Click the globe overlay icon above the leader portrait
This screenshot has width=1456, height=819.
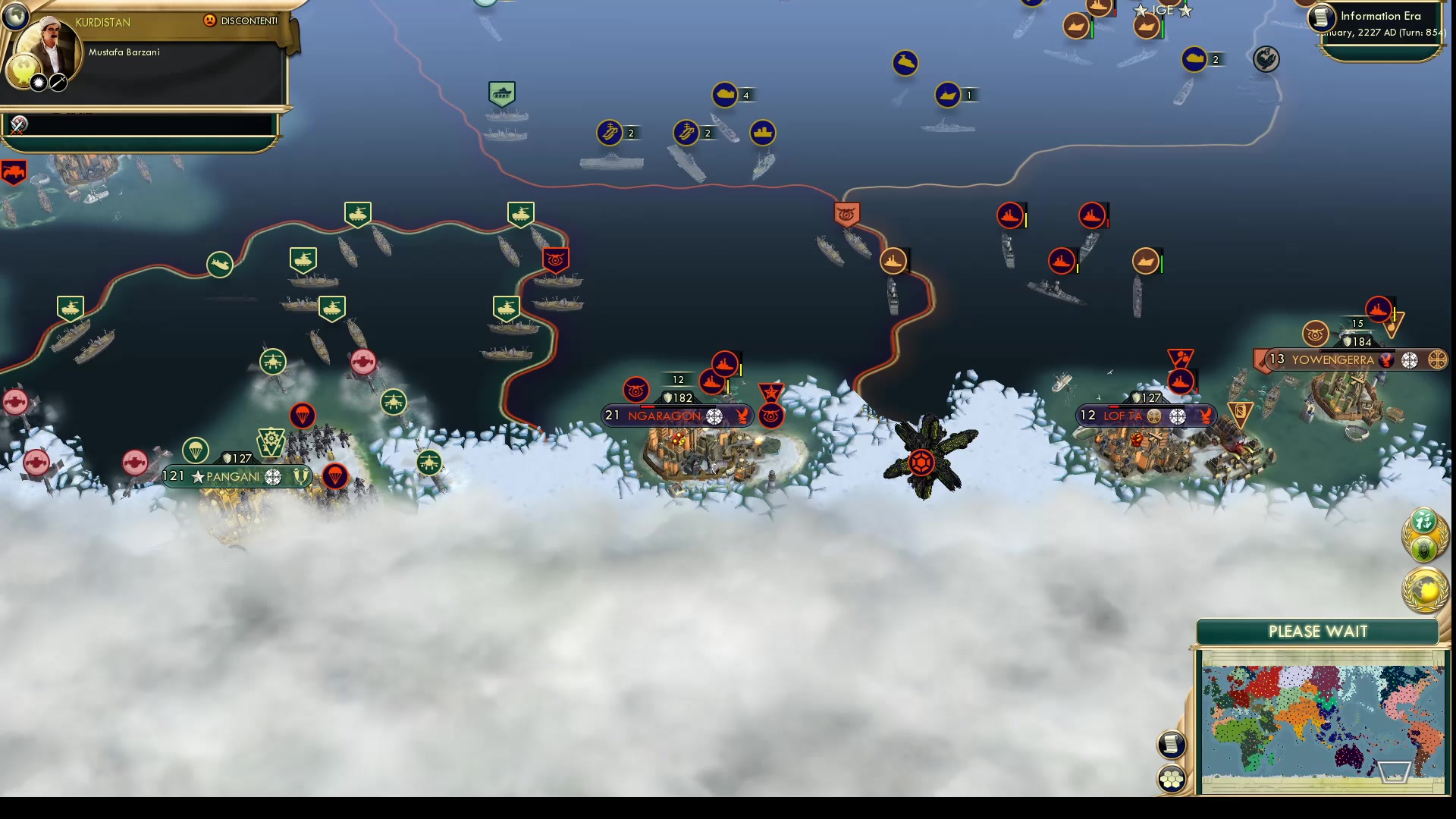point(15,16)
